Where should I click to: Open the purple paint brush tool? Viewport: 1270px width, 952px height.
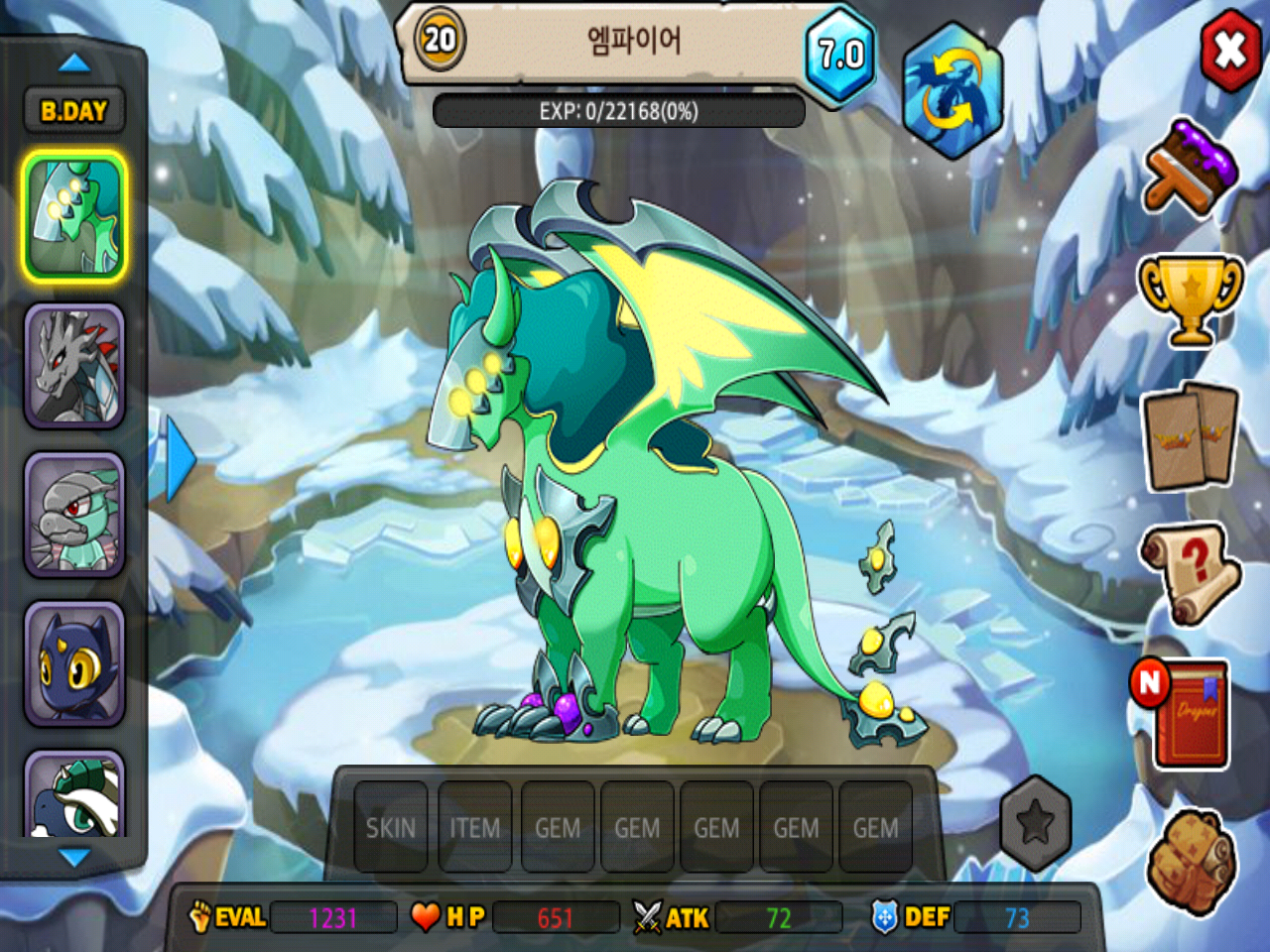click(x=1191, y=167)
